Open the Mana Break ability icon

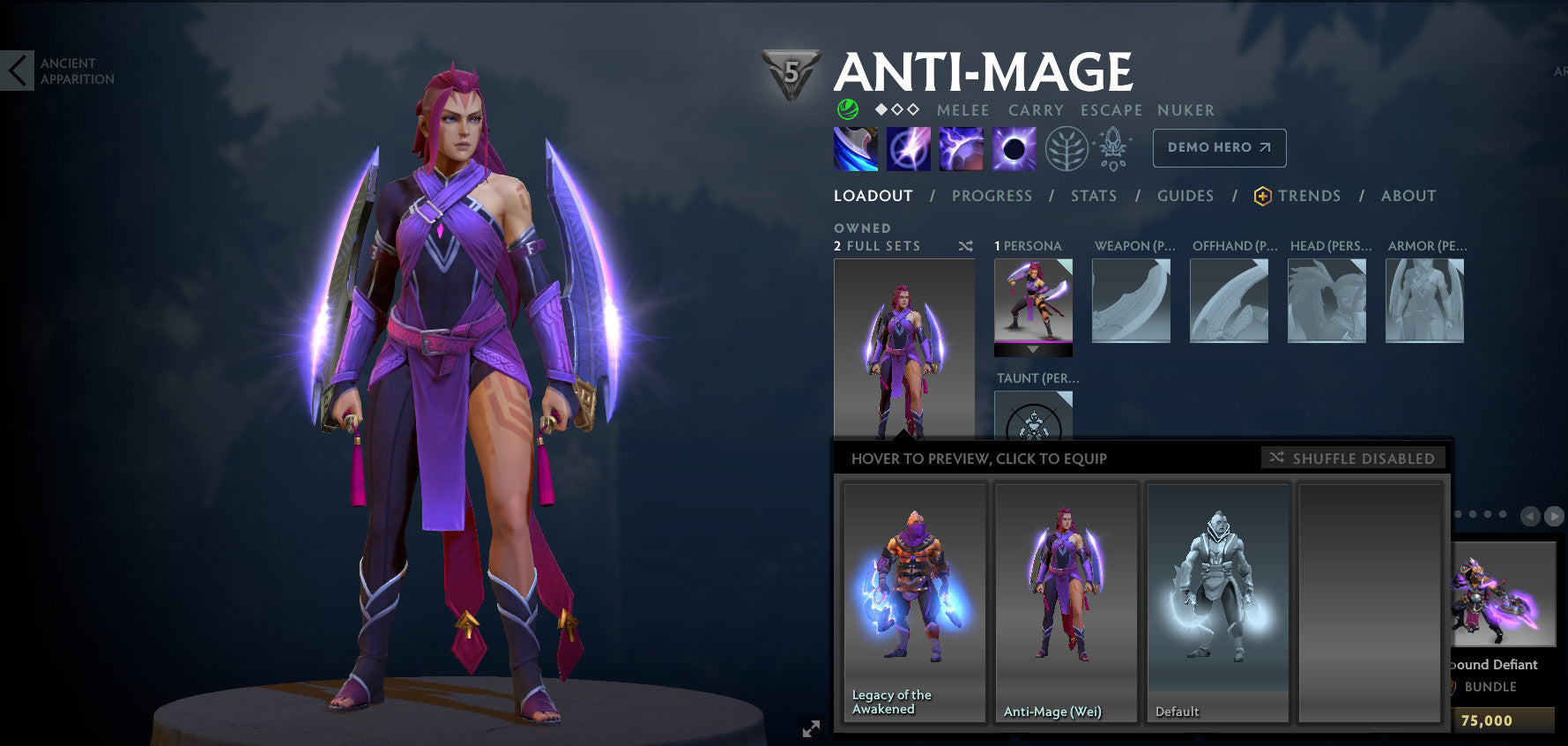(856, 147)
